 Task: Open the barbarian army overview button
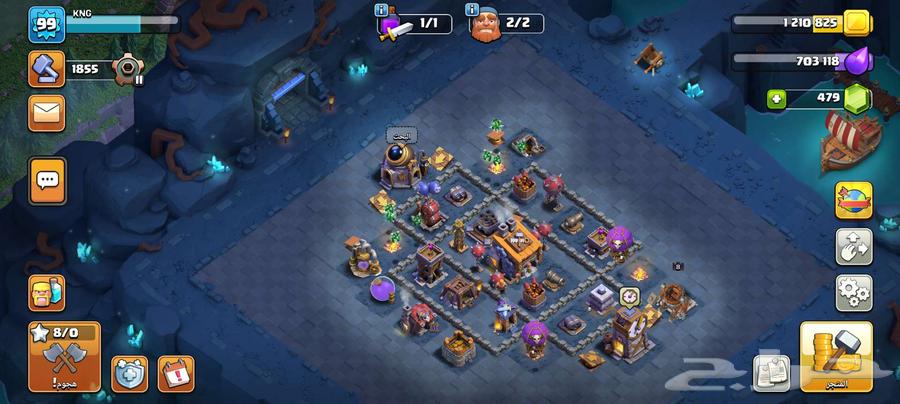tap(47, 293)
